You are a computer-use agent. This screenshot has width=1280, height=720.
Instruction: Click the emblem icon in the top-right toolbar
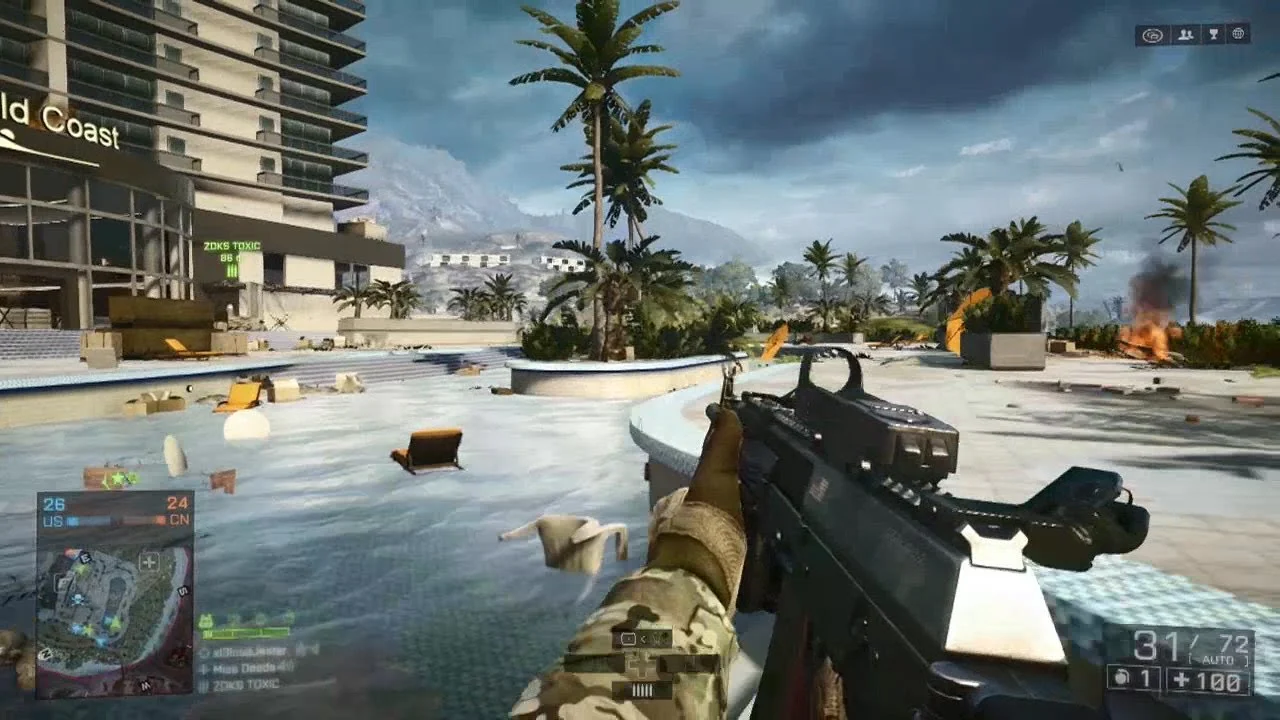[1152, 34]
